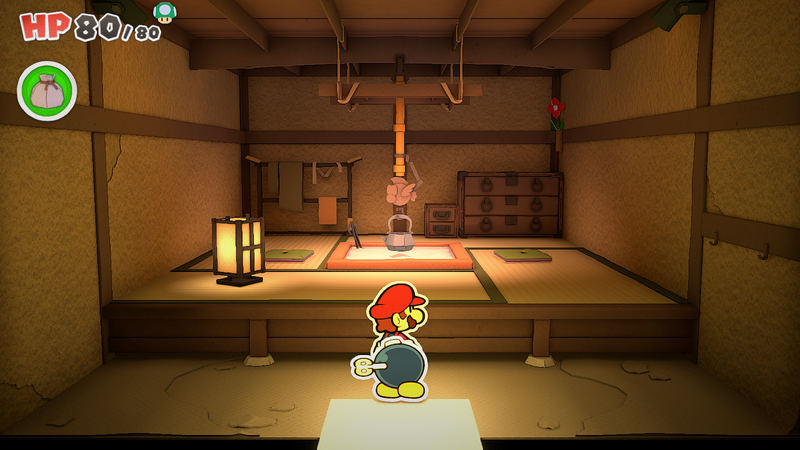800x450 pixels.
Task: Select the green 1-Up mushroom icon
Action: point(164,12)
